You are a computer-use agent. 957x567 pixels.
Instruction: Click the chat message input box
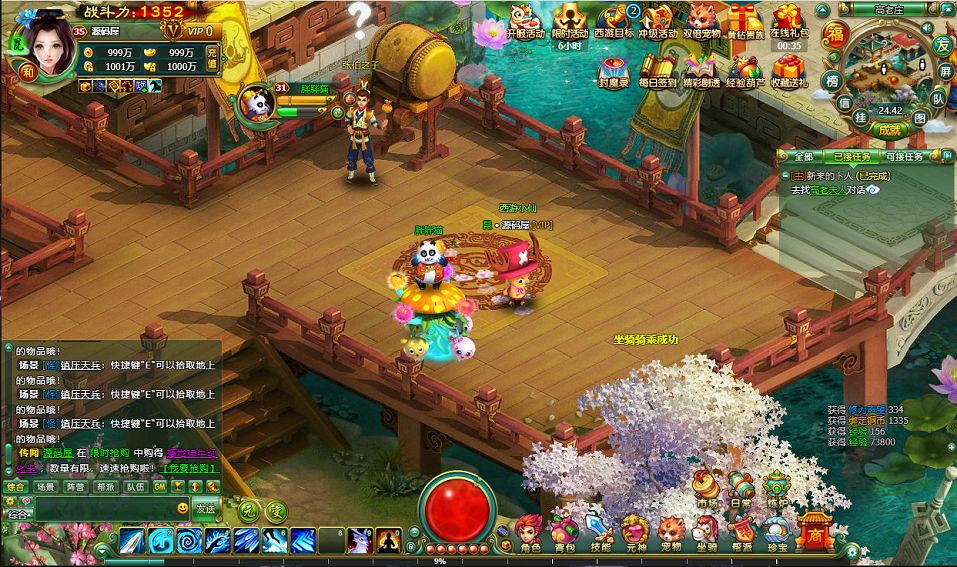(100, 509)
